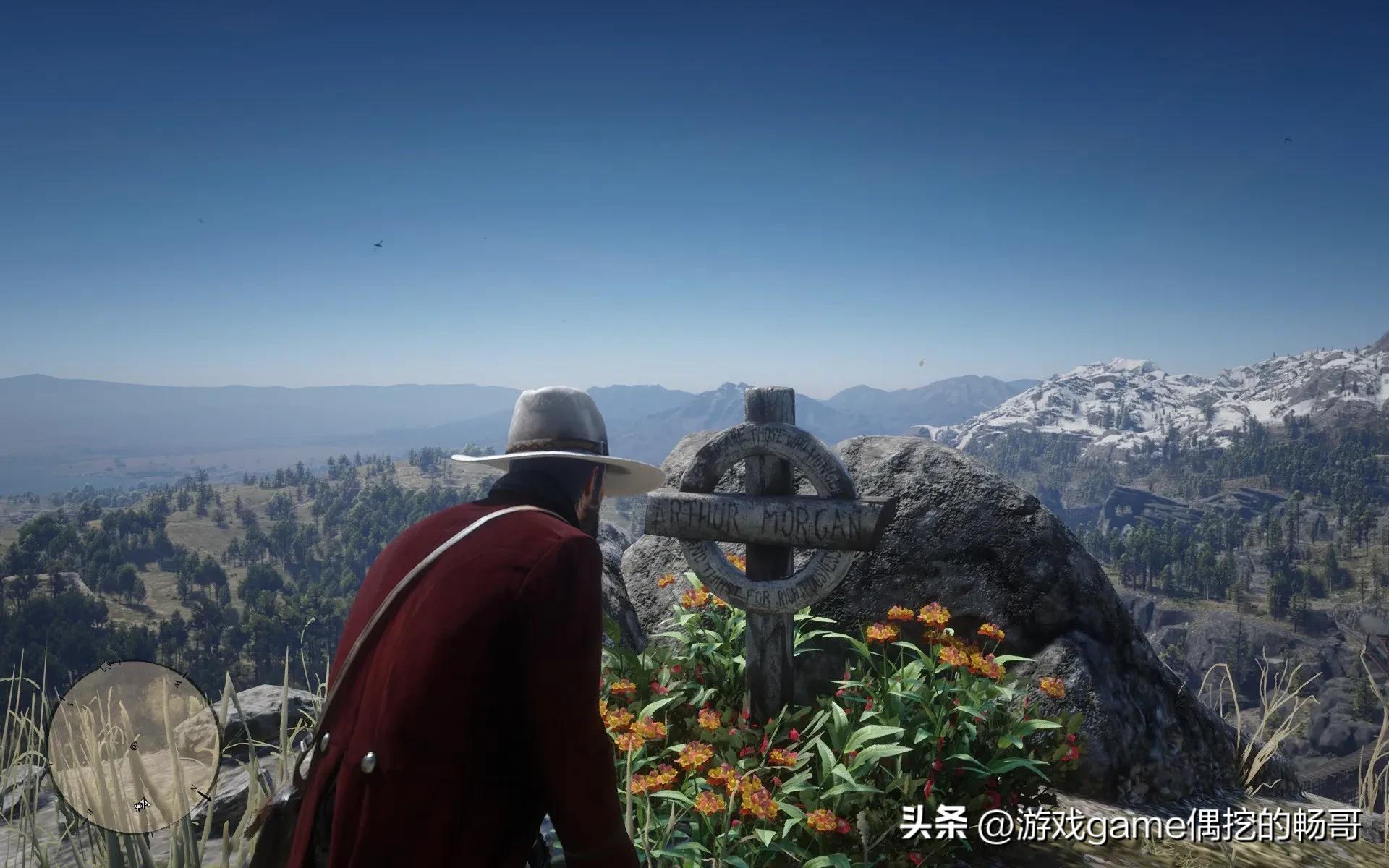Click the paw-shaped marker atop the minimap

point(106,667)
